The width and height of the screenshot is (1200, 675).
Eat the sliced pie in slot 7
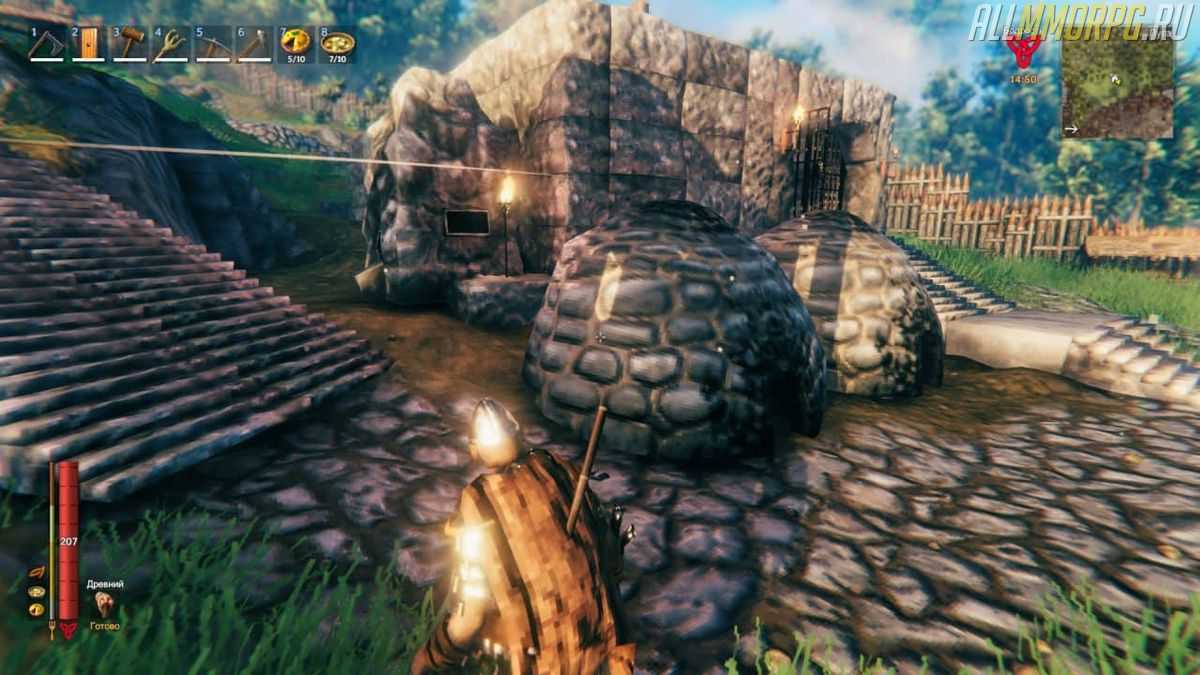[295, 42]
